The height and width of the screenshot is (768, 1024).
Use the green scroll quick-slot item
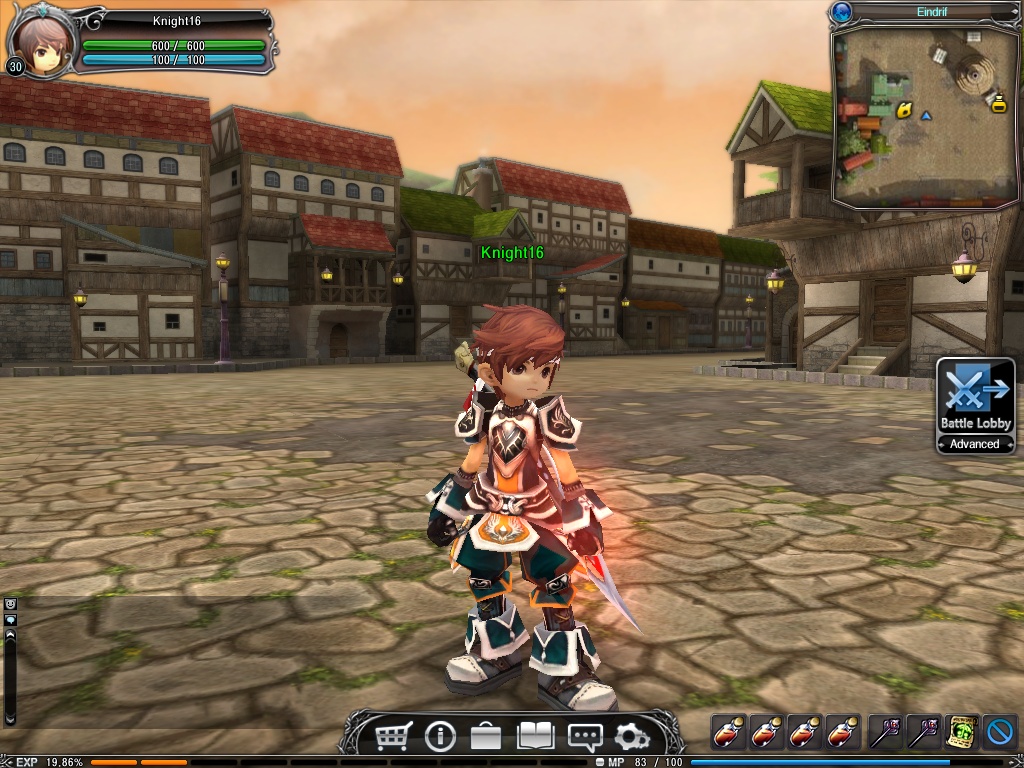tap(962, 732)
